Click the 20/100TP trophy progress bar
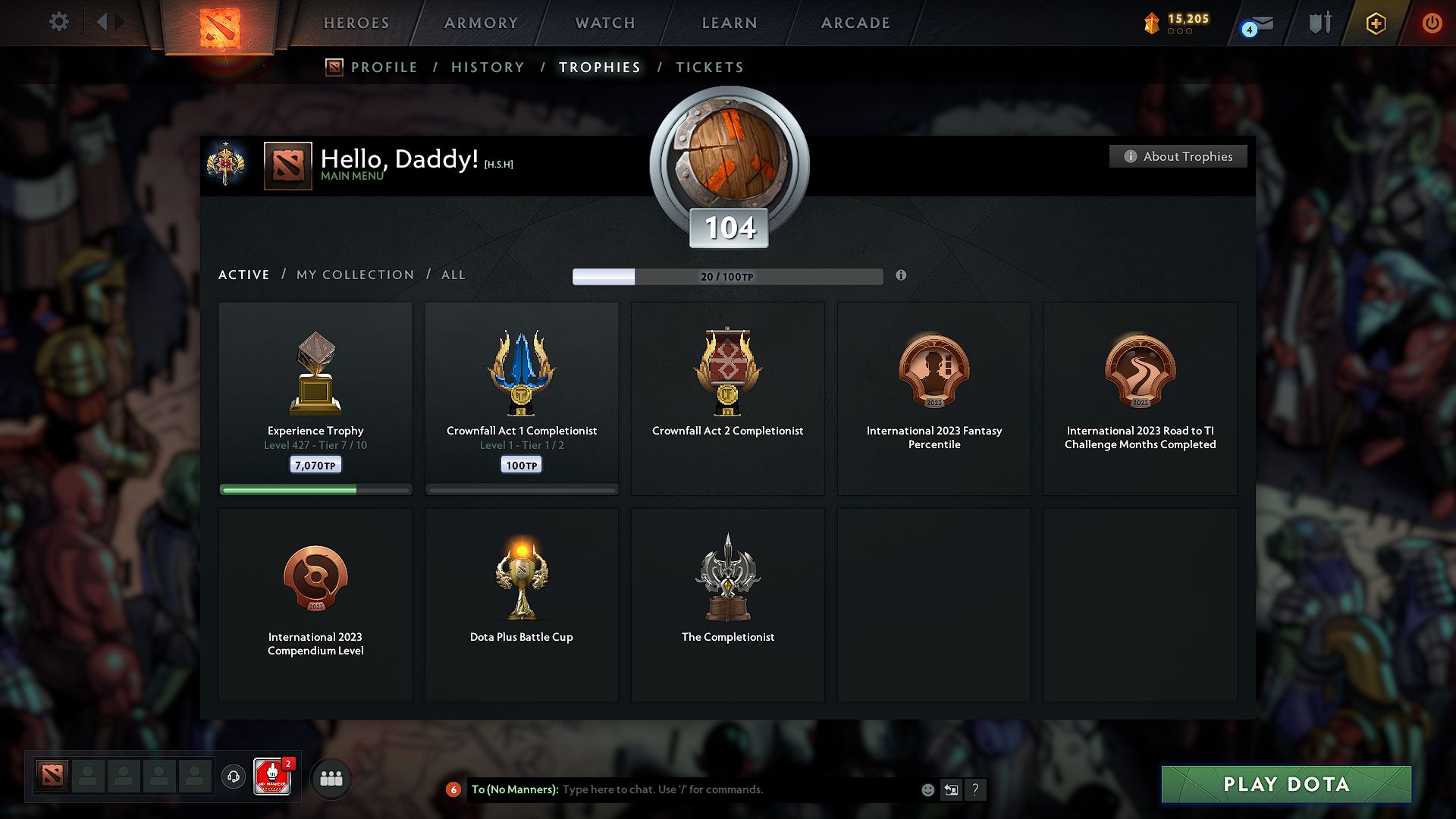1456x819 pixels. [x=728, y=277]
